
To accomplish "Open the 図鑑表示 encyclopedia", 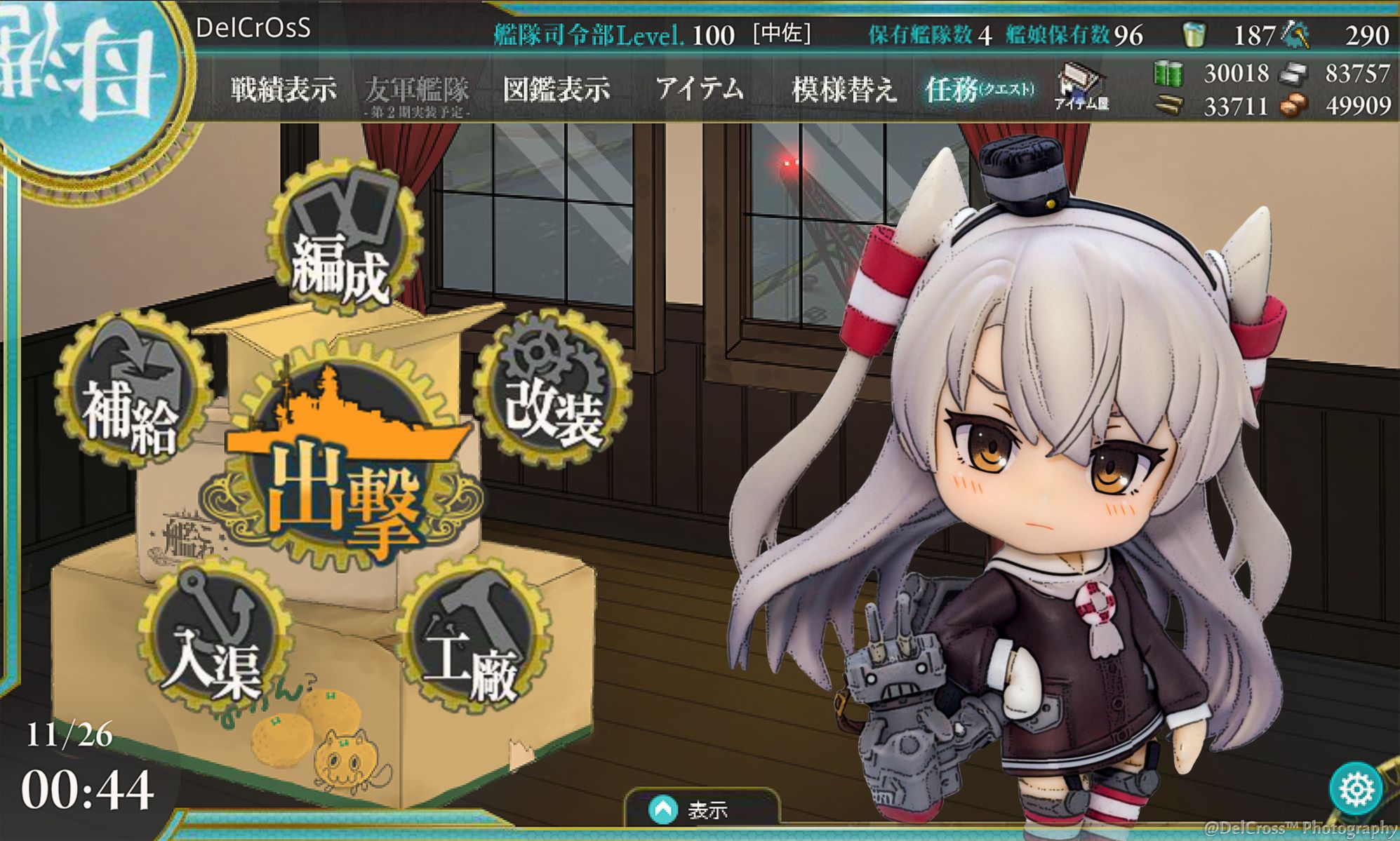I will pos(556,90).
